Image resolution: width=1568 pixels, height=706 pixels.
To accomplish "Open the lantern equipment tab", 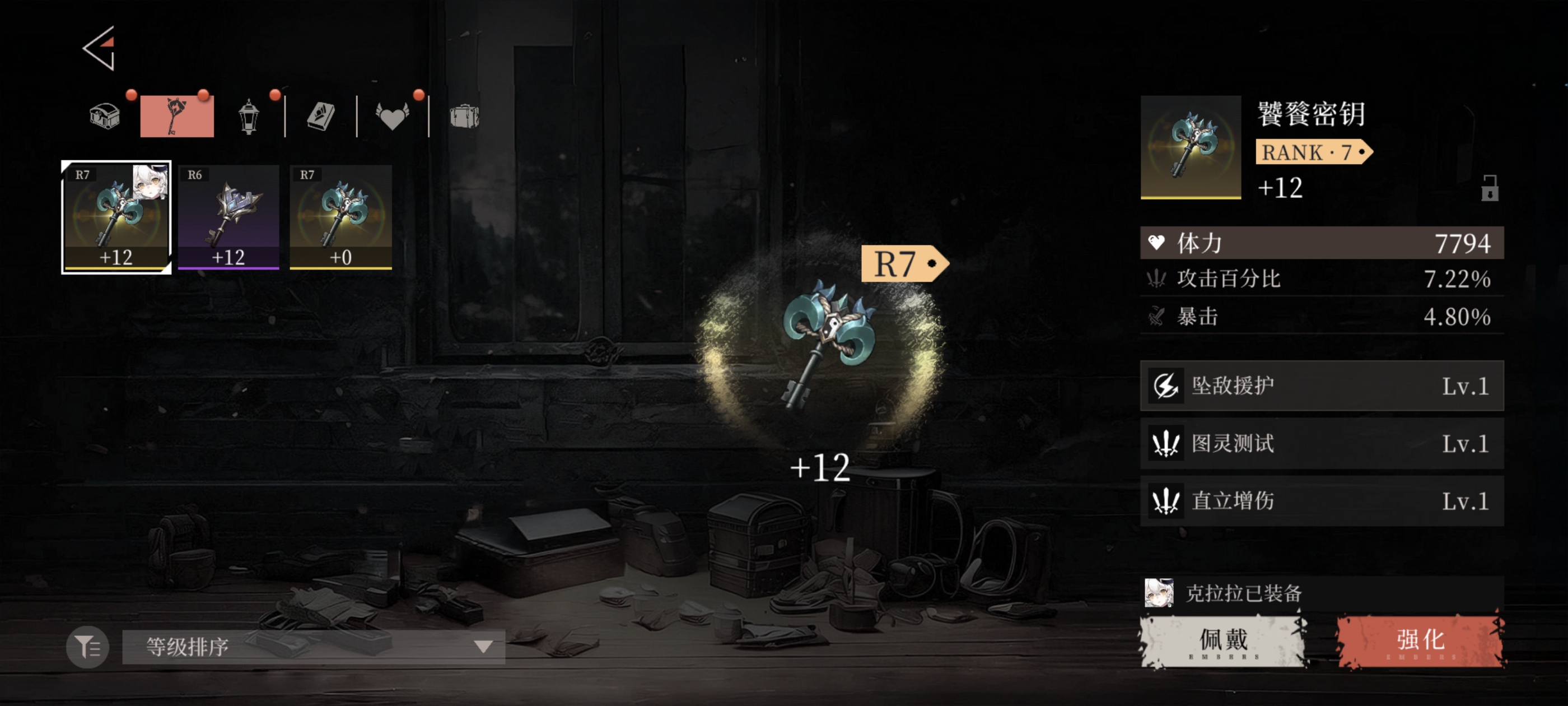I will pyautogui.click(x=248, y=116).
